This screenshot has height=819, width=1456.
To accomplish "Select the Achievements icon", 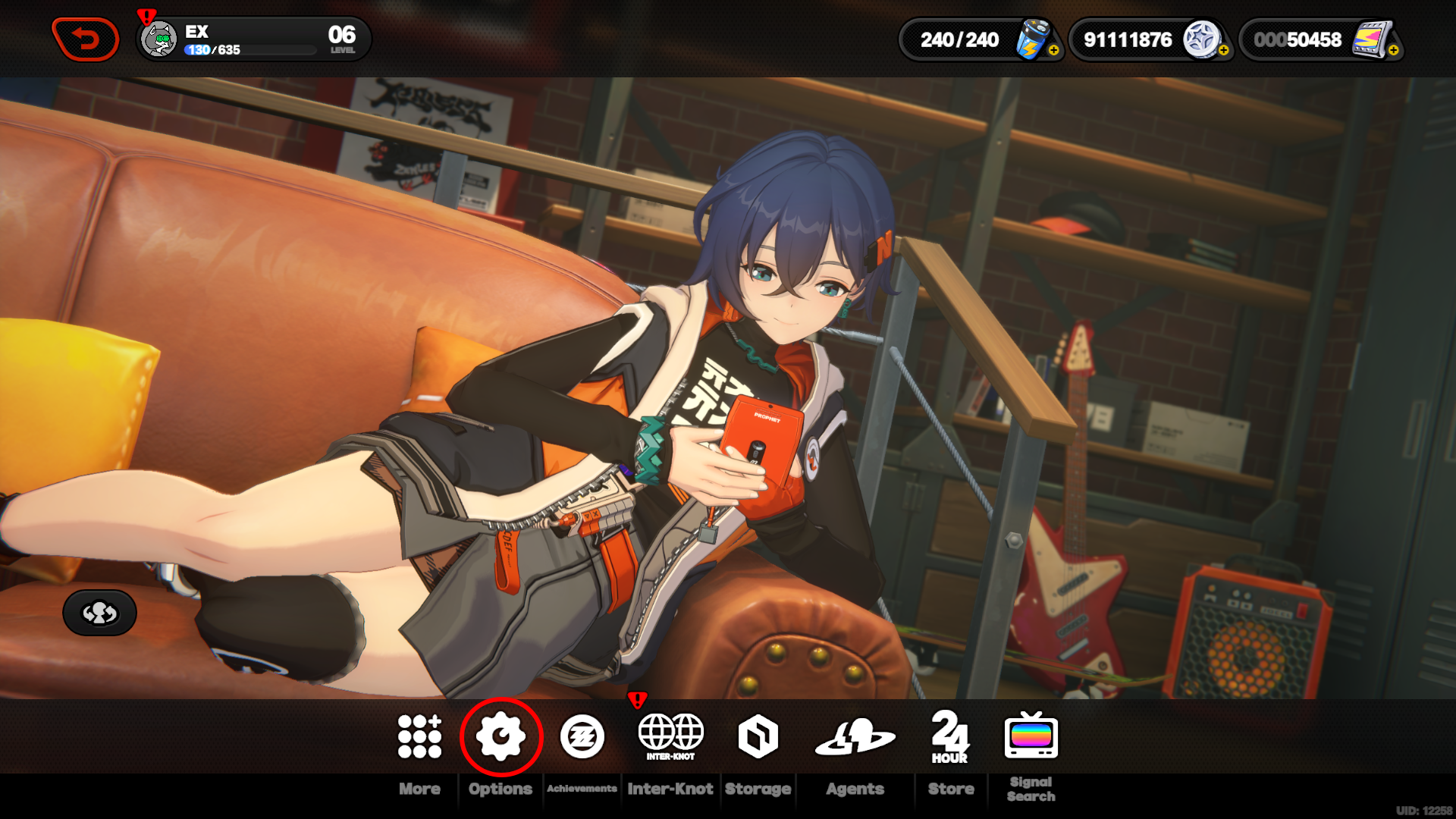I will (582, 735).
